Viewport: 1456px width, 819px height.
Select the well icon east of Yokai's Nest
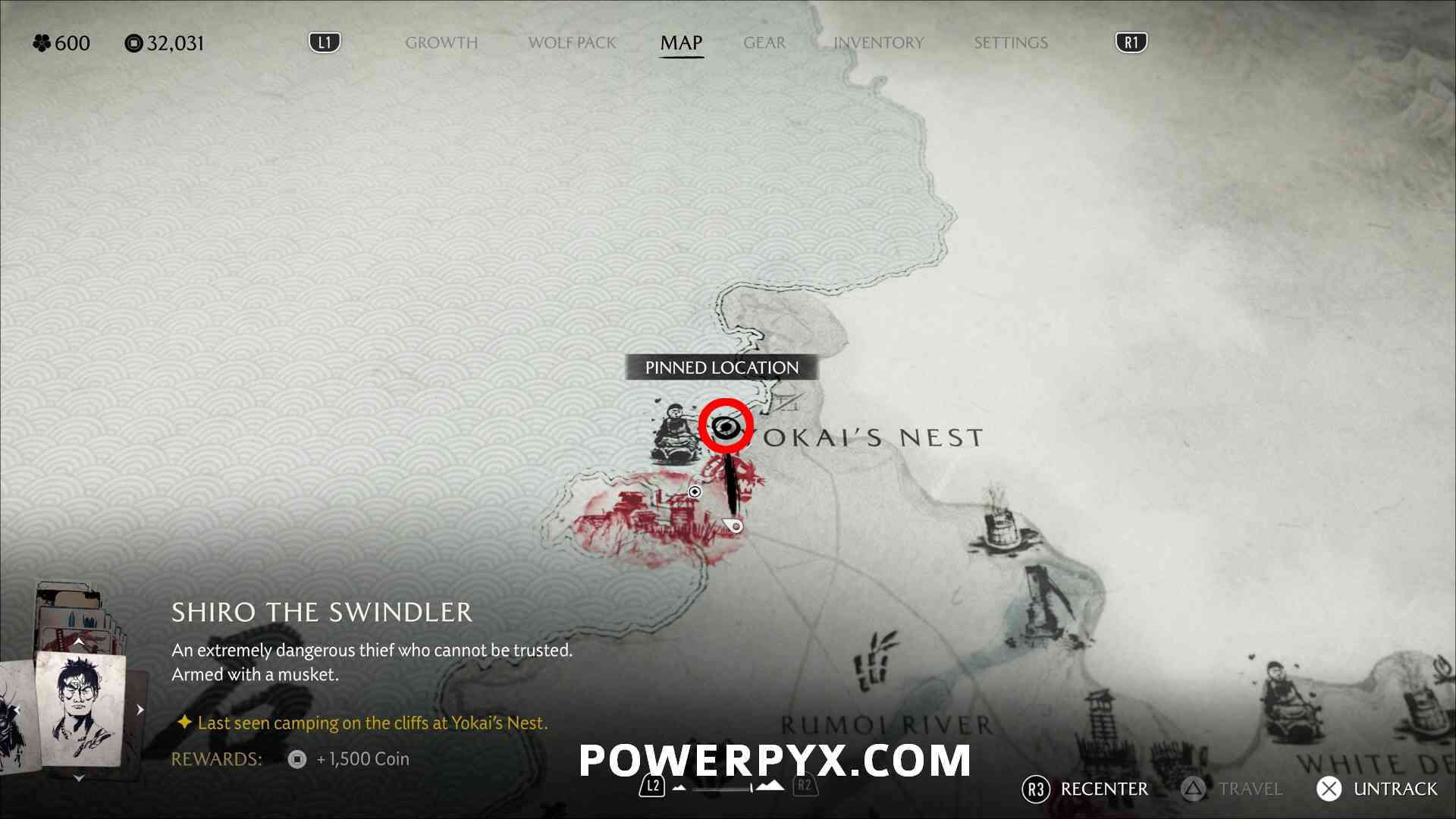(x=1003, y=522)
